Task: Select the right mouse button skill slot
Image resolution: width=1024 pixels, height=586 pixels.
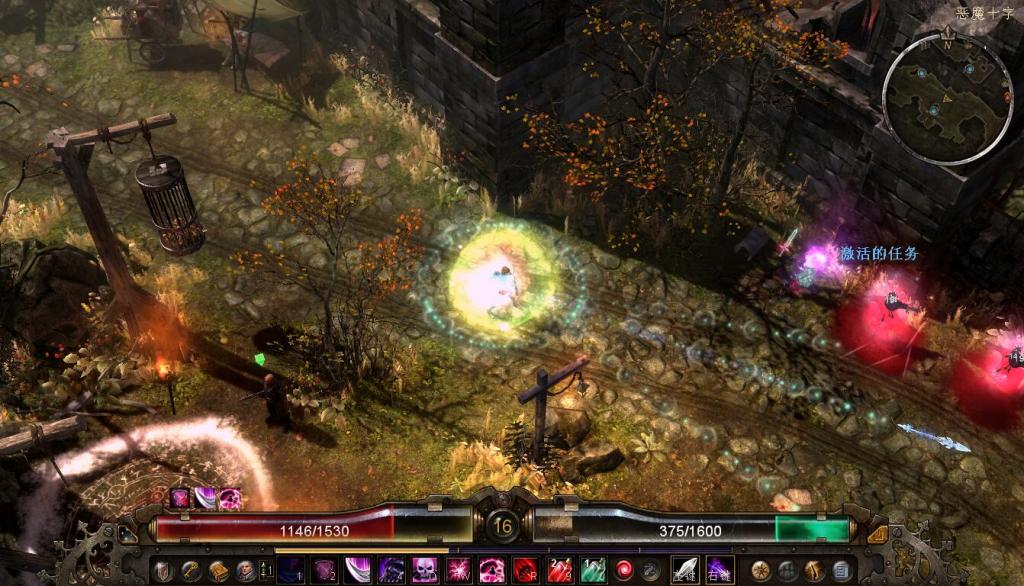Action: click(x=719, y=571)
